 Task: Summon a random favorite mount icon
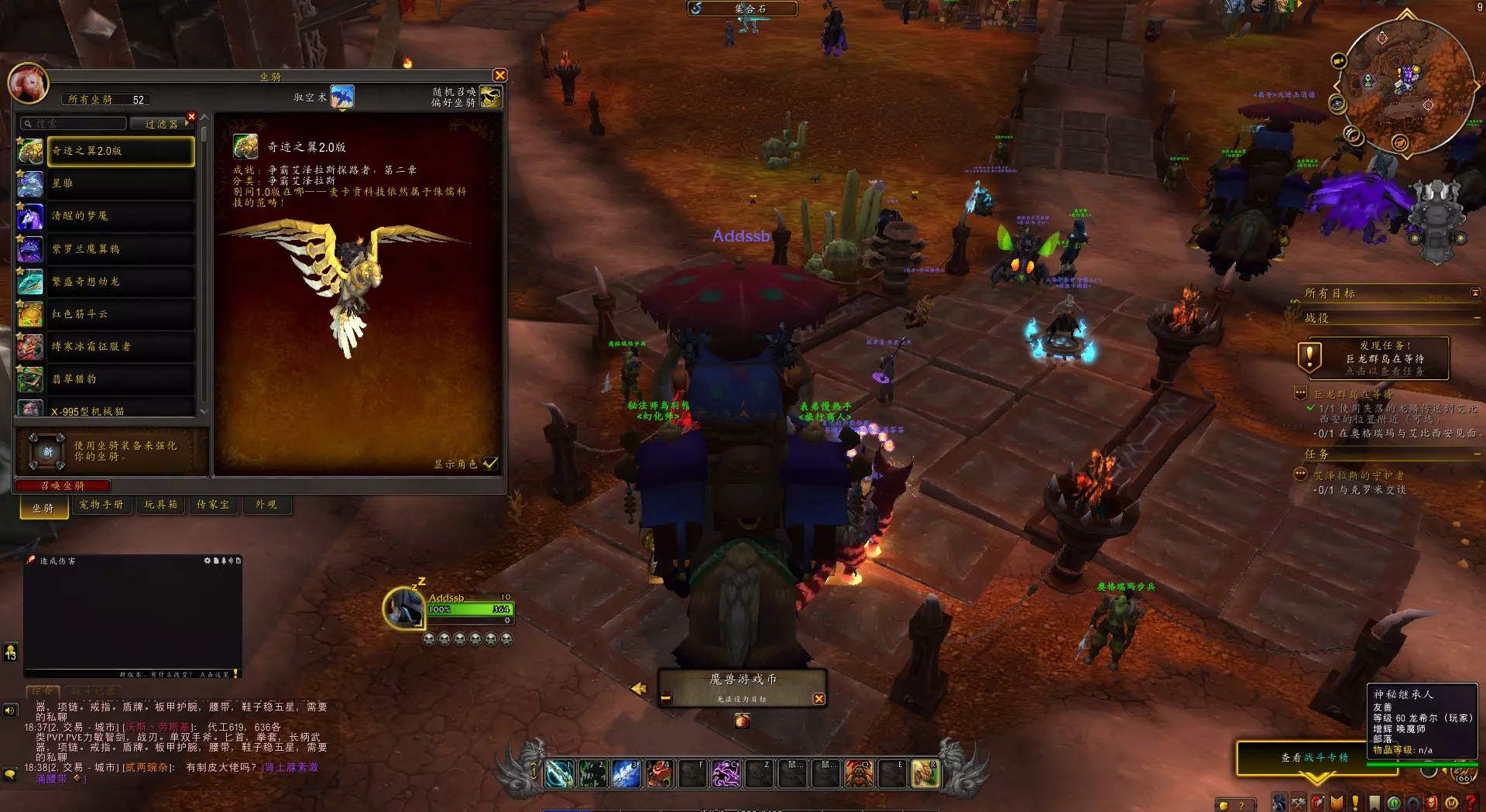pos(489,98)
